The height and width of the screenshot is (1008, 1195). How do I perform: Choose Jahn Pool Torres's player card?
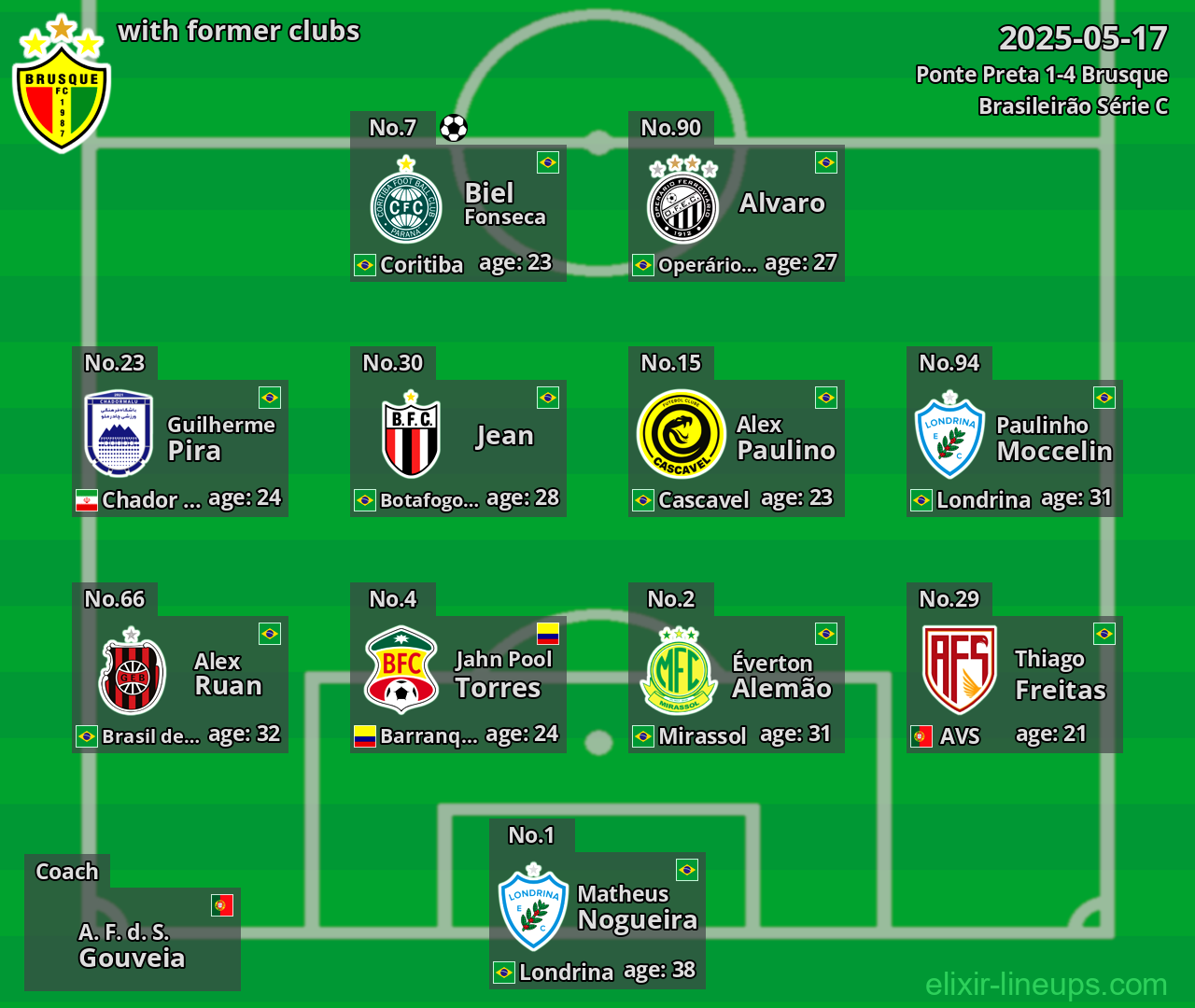[458, 684]
